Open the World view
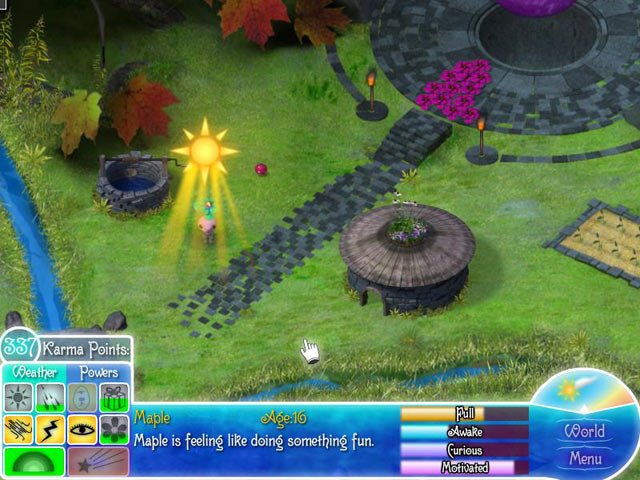Screen dimensions: 640x480 pos(585,432)
